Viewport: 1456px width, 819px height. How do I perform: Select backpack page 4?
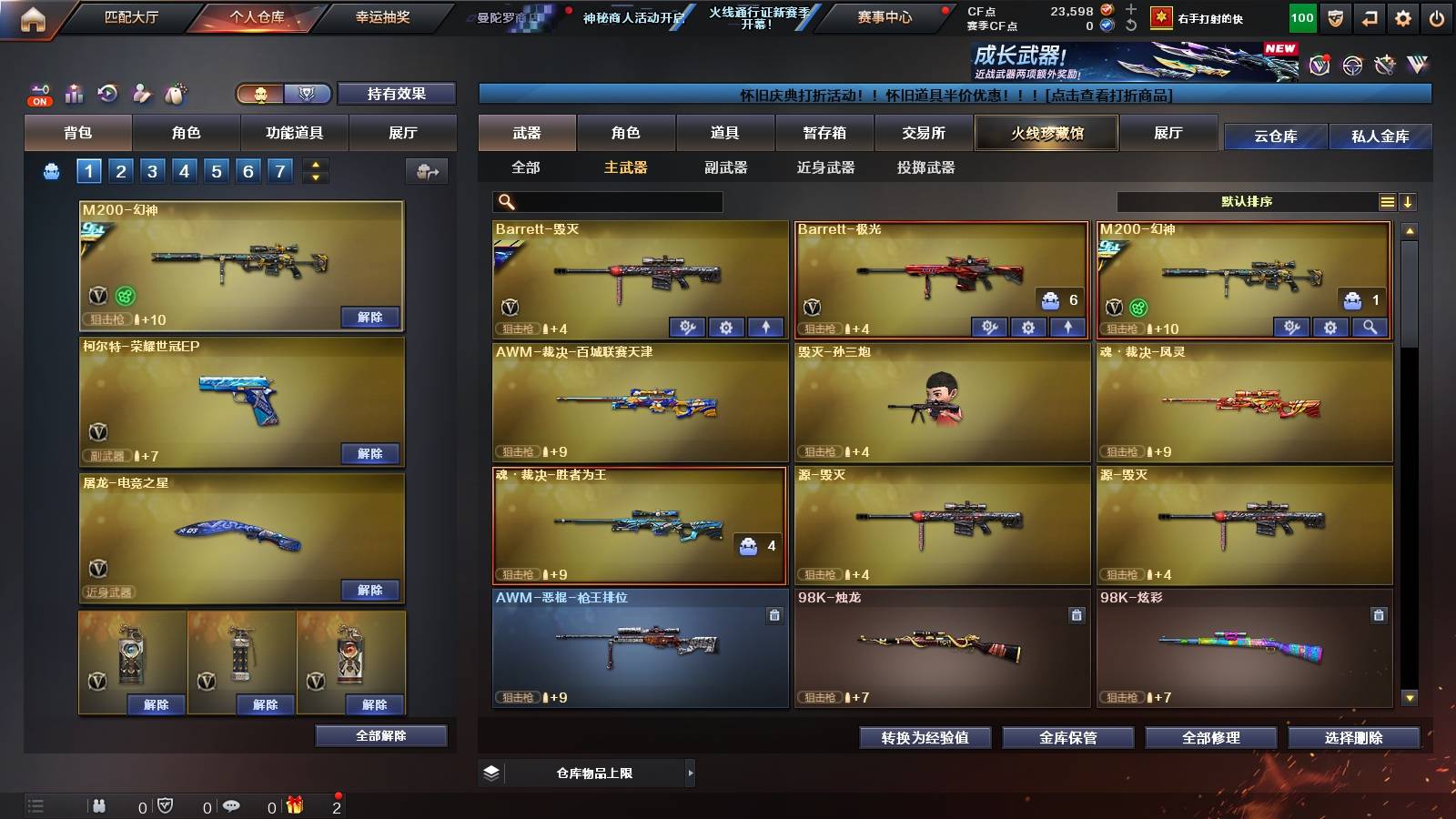[186, 170]
